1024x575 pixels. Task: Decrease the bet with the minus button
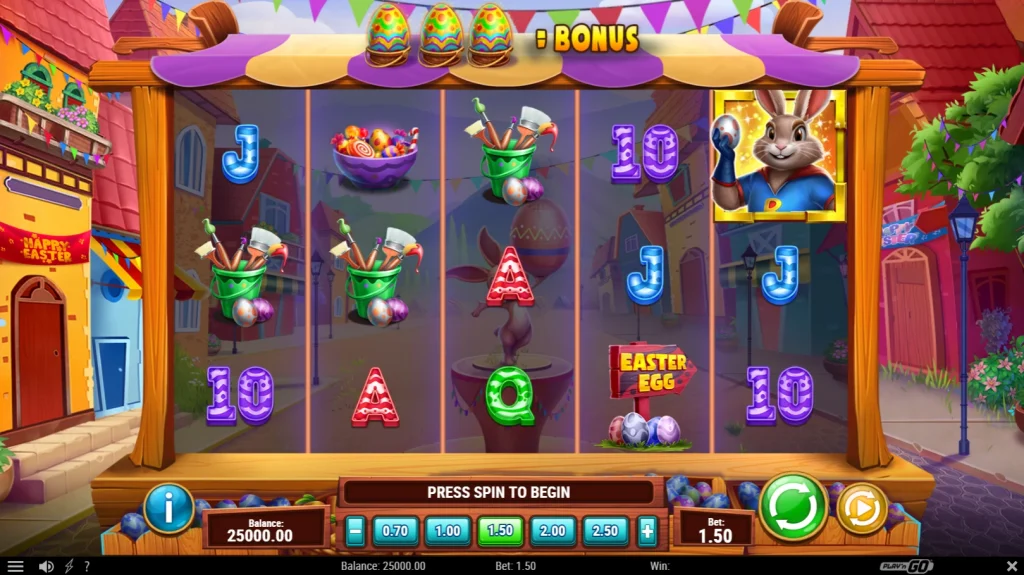(x=355, y=531)
